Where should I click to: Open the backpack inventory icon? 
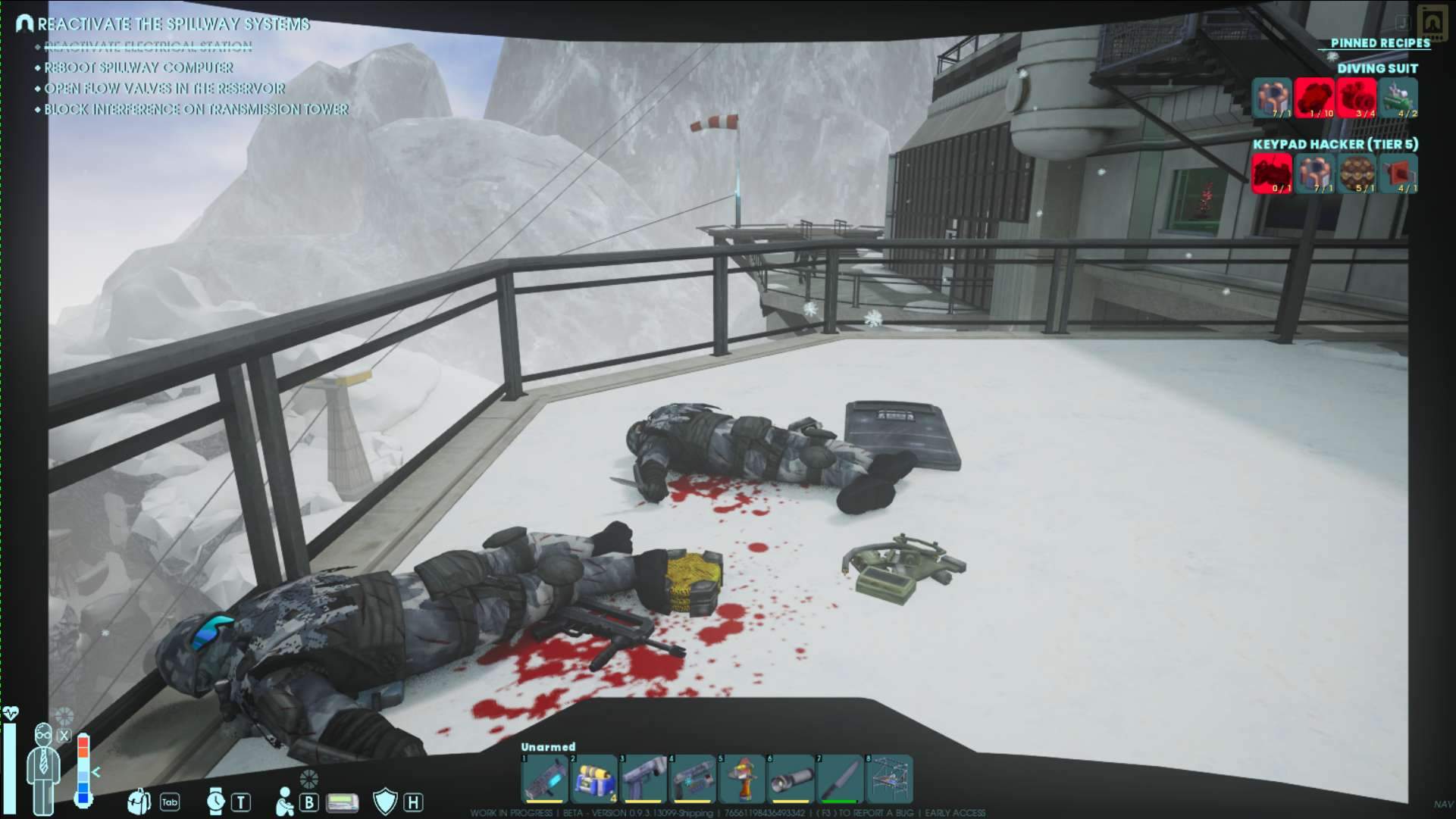[x=139, y=801]
